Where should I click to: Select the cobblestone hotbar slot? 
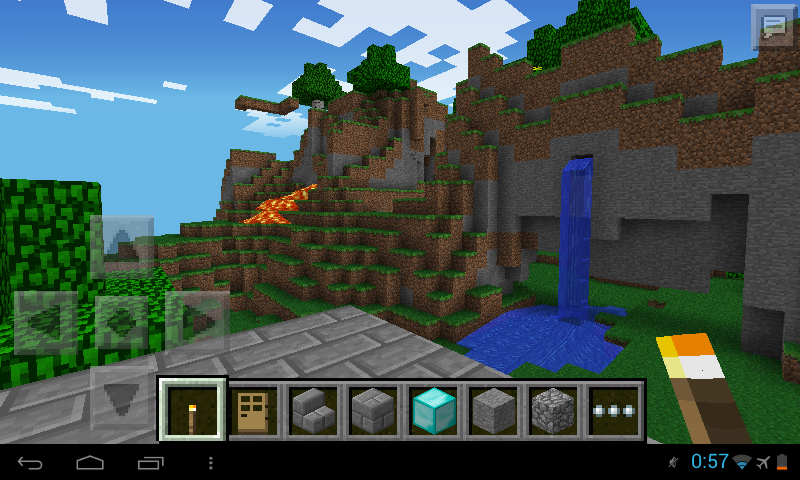tap(551, 409)
